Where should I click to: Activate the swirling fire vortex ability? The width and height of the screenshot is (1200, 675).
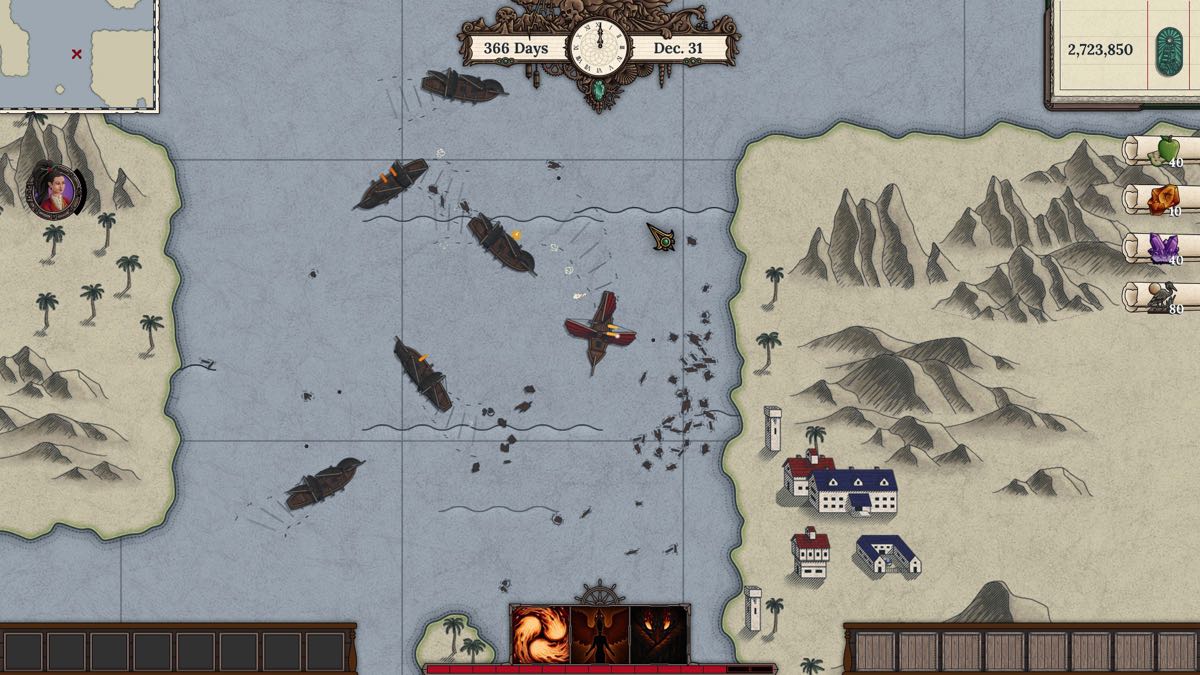pyautogui.click(x=540, y=634)
